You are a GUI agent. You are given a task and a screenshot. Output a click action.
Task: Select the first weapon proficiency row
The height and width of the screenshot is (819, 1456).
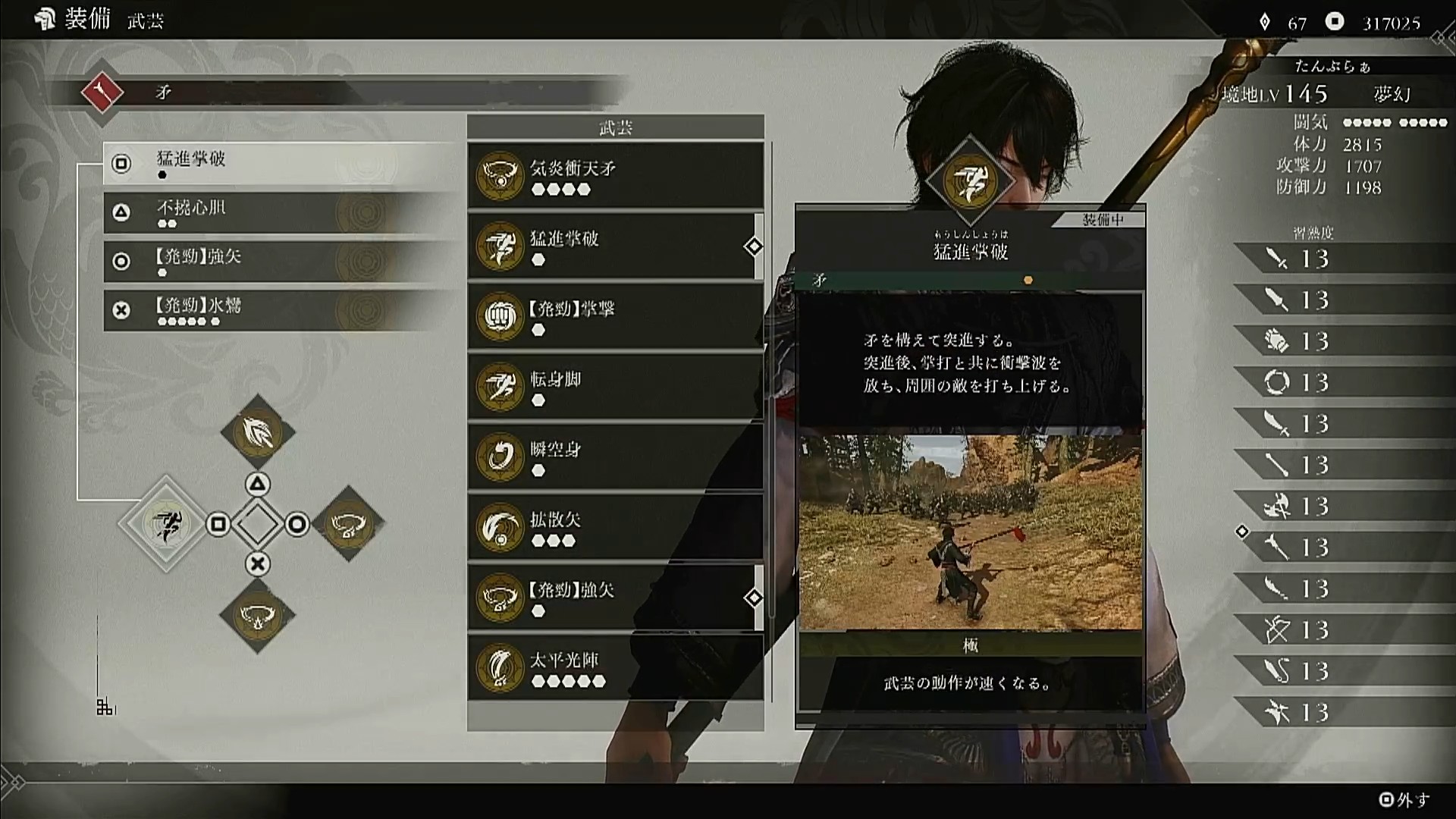[x=1344, y=259]
